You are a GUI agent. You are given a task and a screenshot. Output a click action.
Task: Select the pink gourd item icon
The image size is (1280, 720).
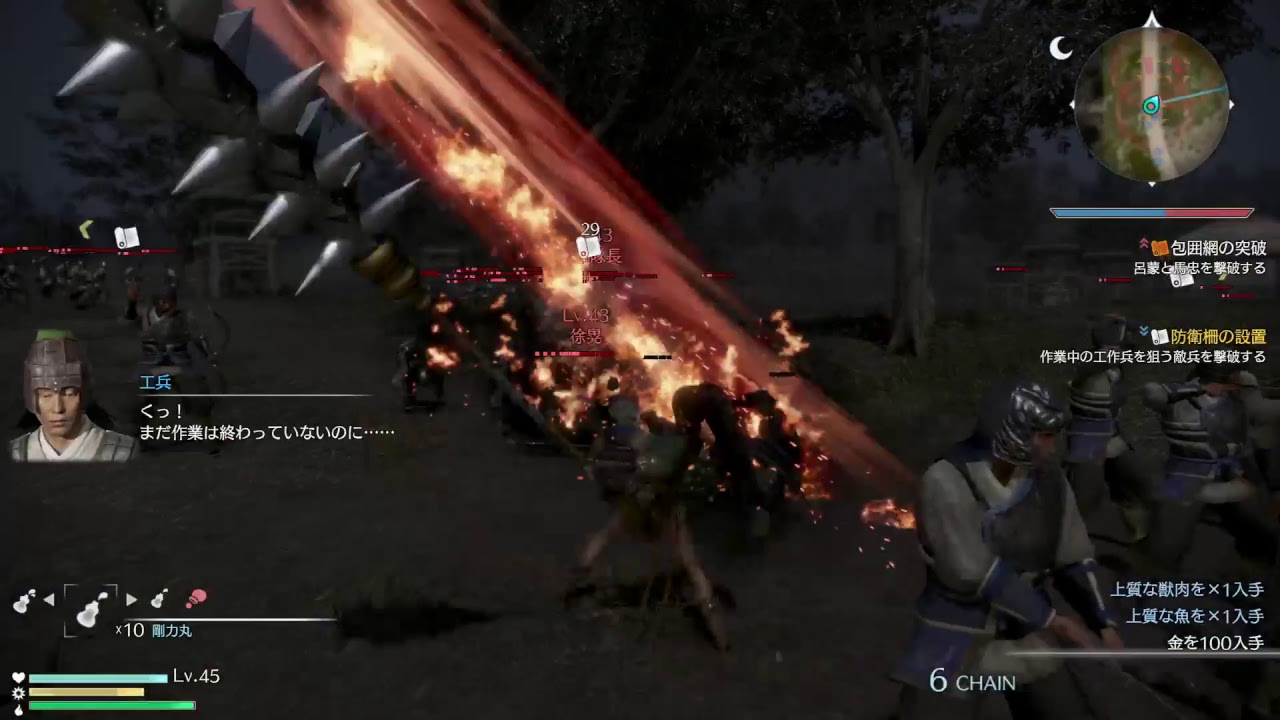[x=196, y=599]
